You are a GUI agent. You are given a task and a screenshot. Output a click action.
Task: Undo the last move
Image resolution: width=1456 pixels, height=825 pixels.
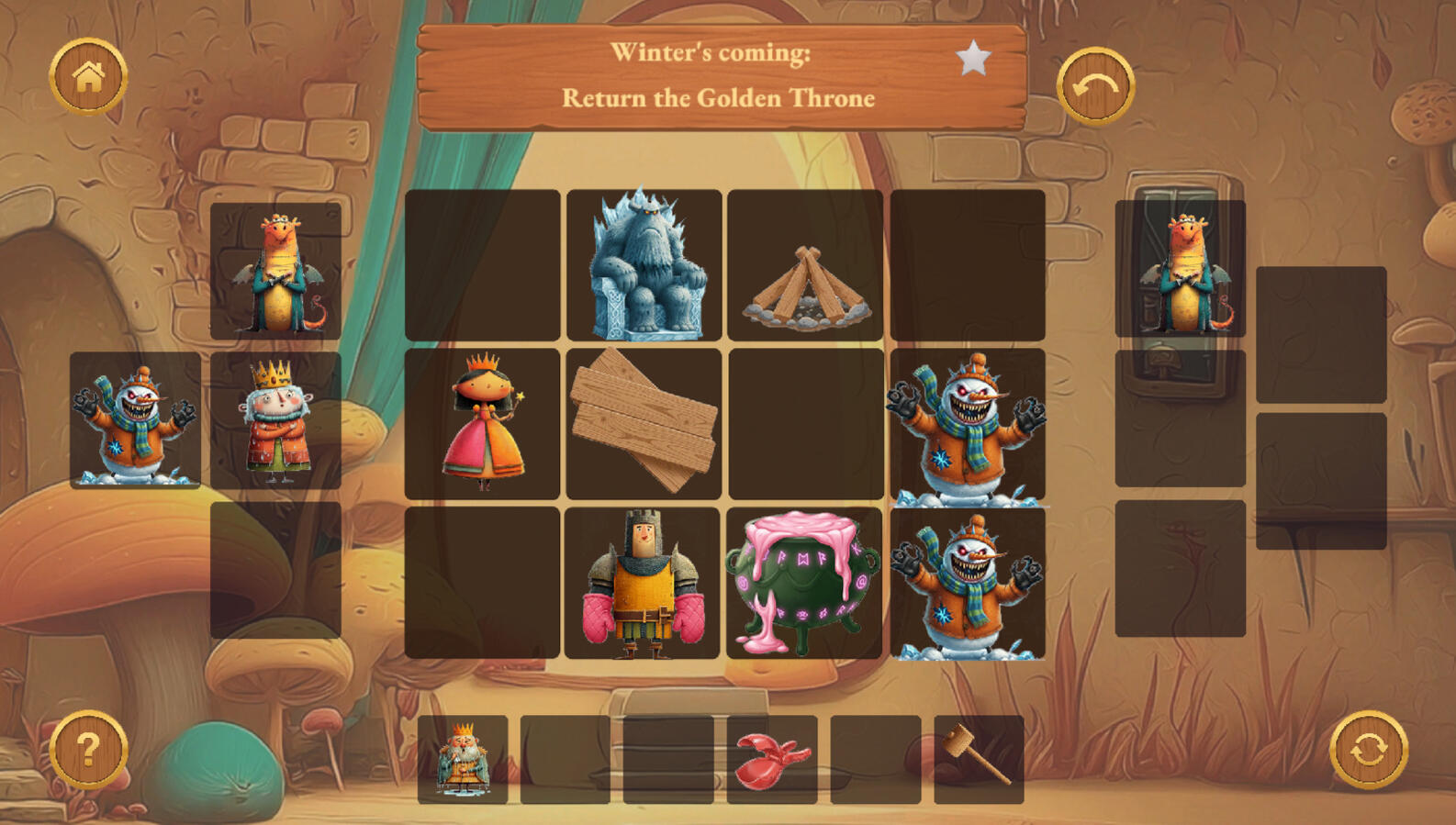(1095, 86)
